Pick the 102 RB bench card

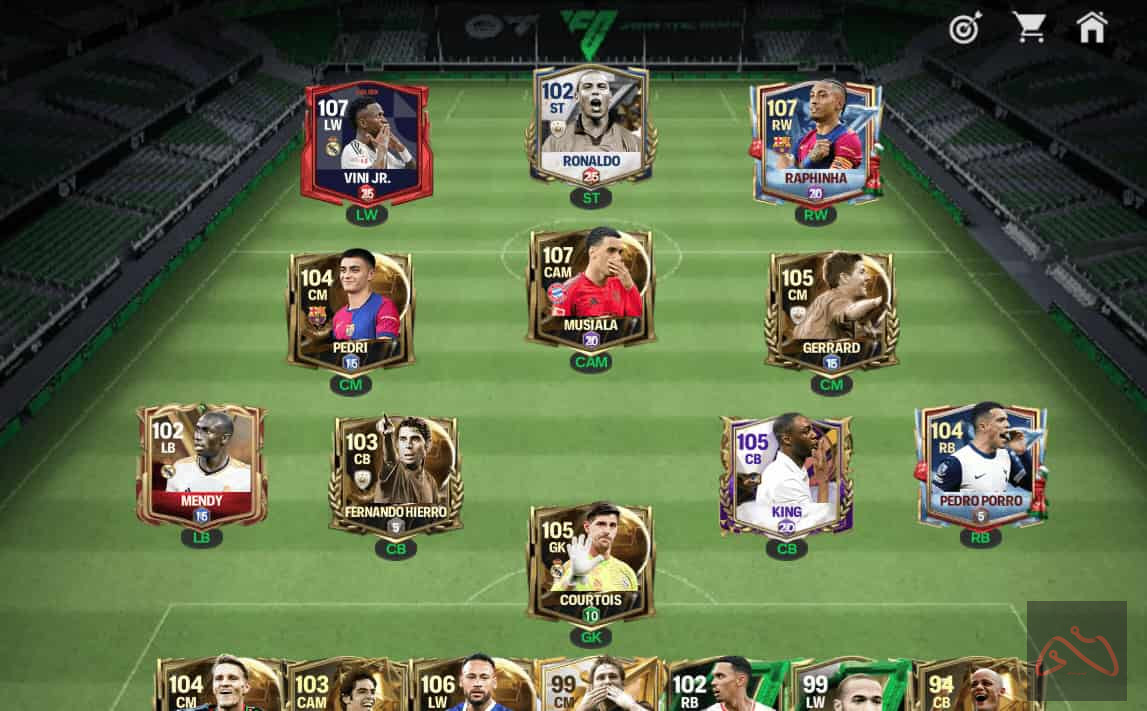[724, 686]
